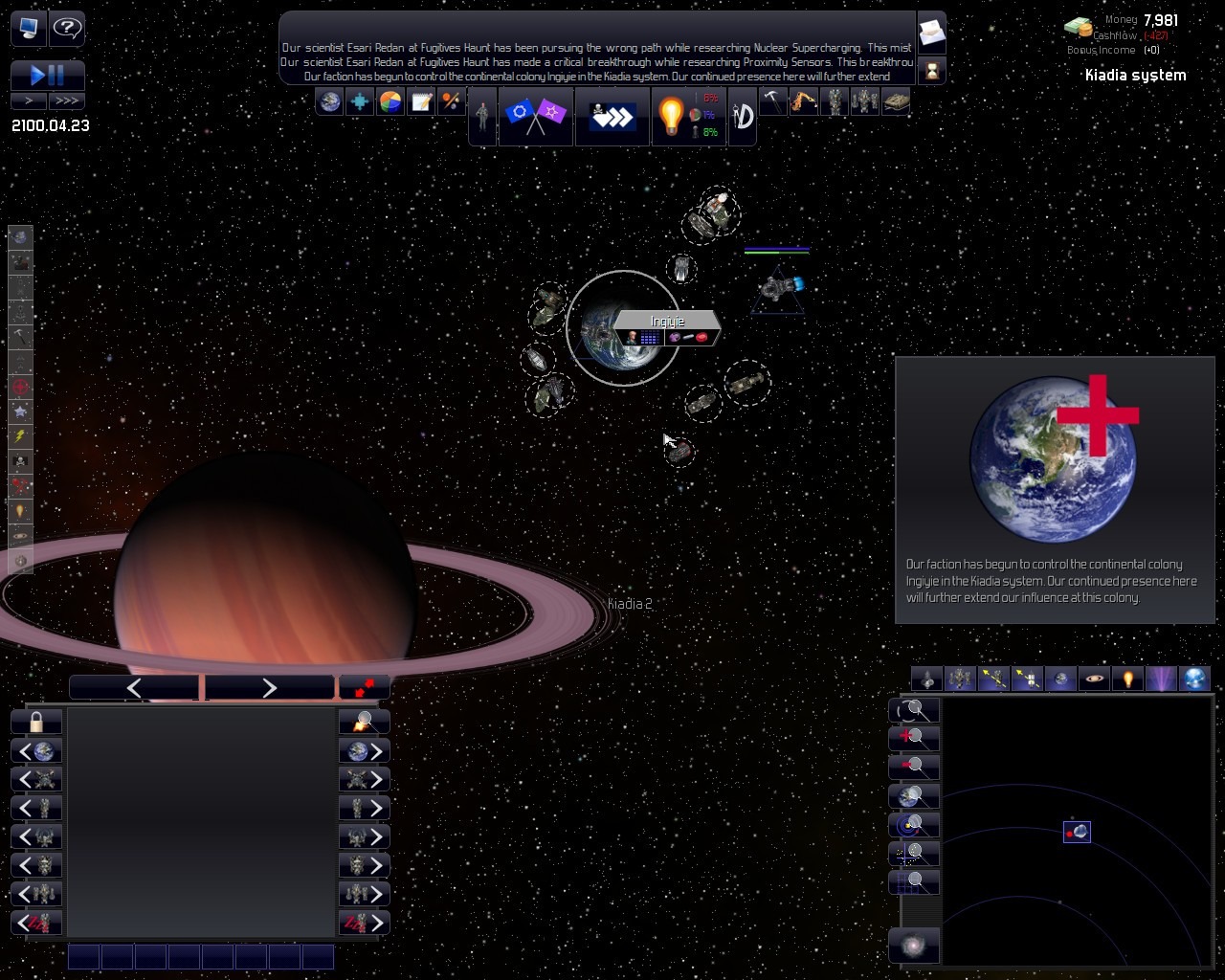
Task: Open the galaxy view spiral button
Action: pos(914,946)
